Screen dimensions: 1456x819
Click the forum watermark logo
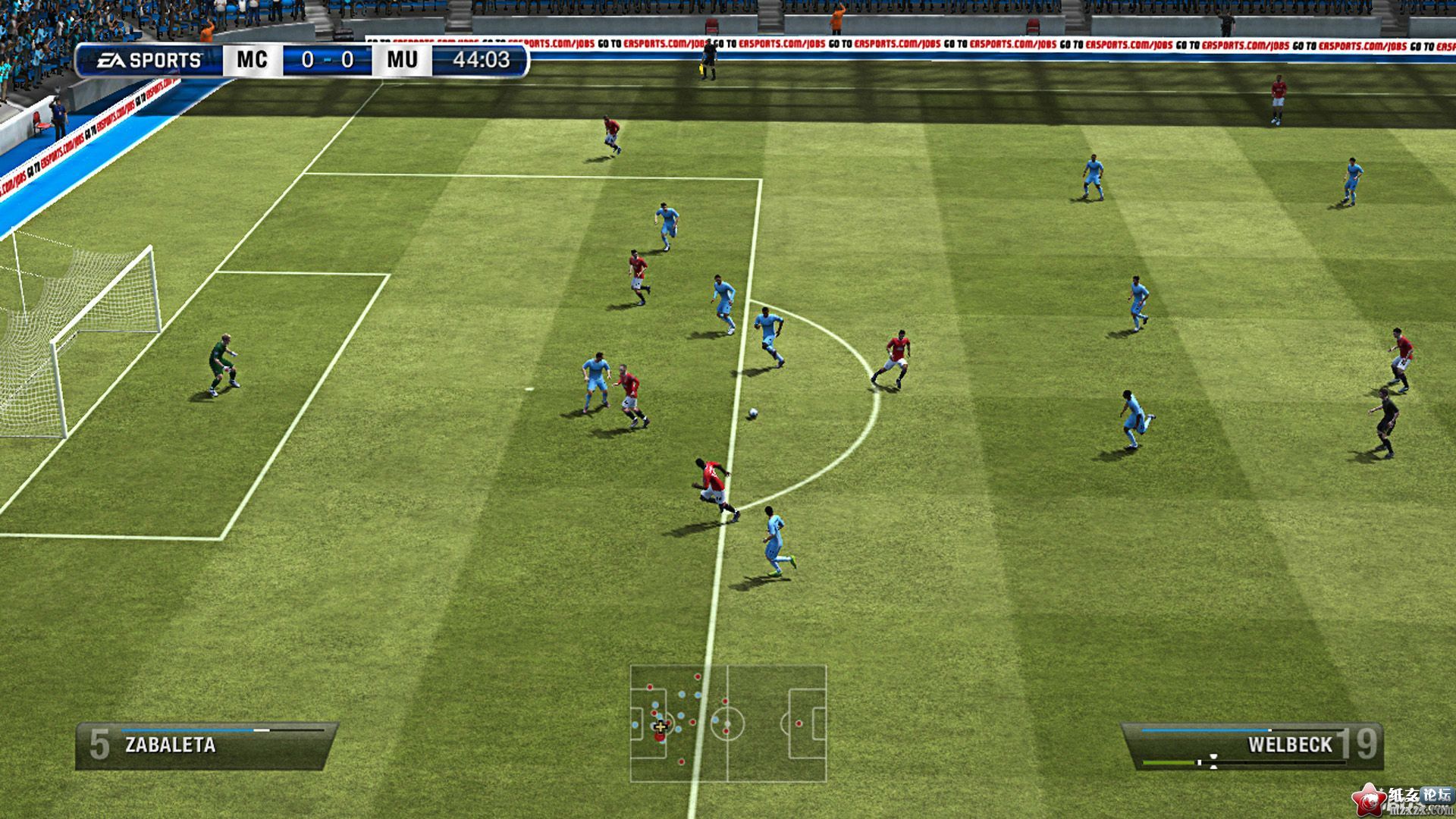[1403, 799]
